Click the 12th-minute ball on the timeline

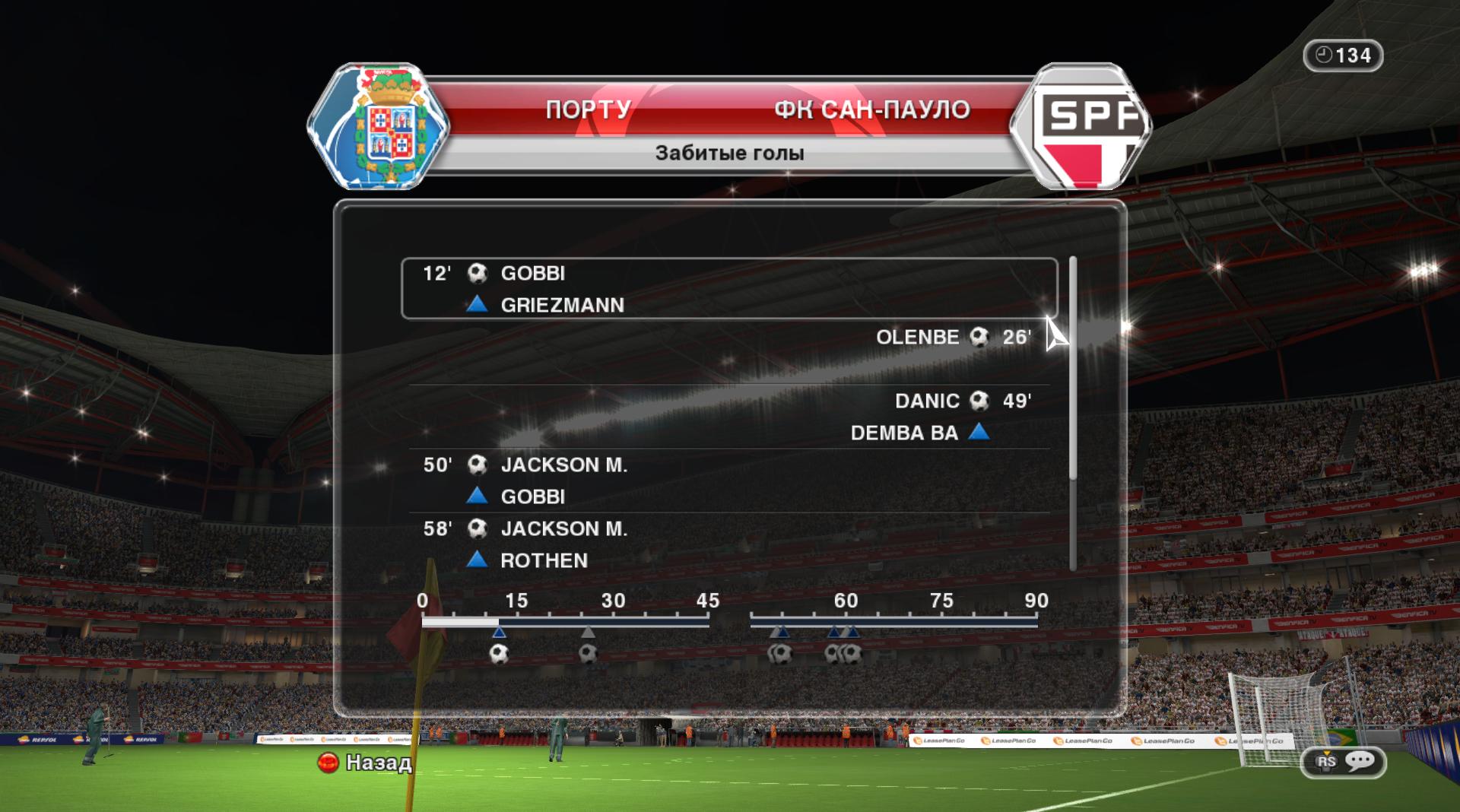tap(499, 653)
